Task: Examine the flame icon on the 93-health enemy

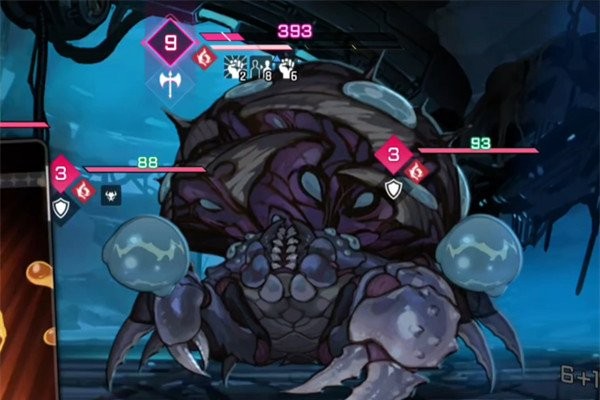Action: (419, 170)
